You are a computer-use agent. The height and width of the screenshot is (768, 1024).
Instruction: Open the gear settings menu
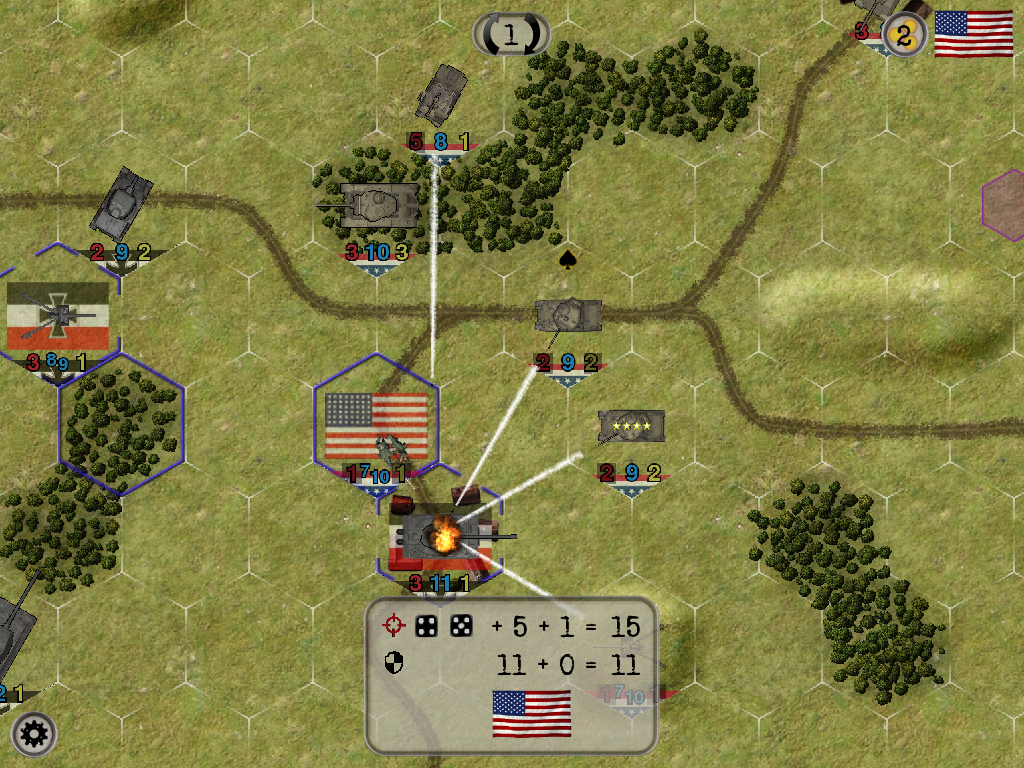coord(34,735)
